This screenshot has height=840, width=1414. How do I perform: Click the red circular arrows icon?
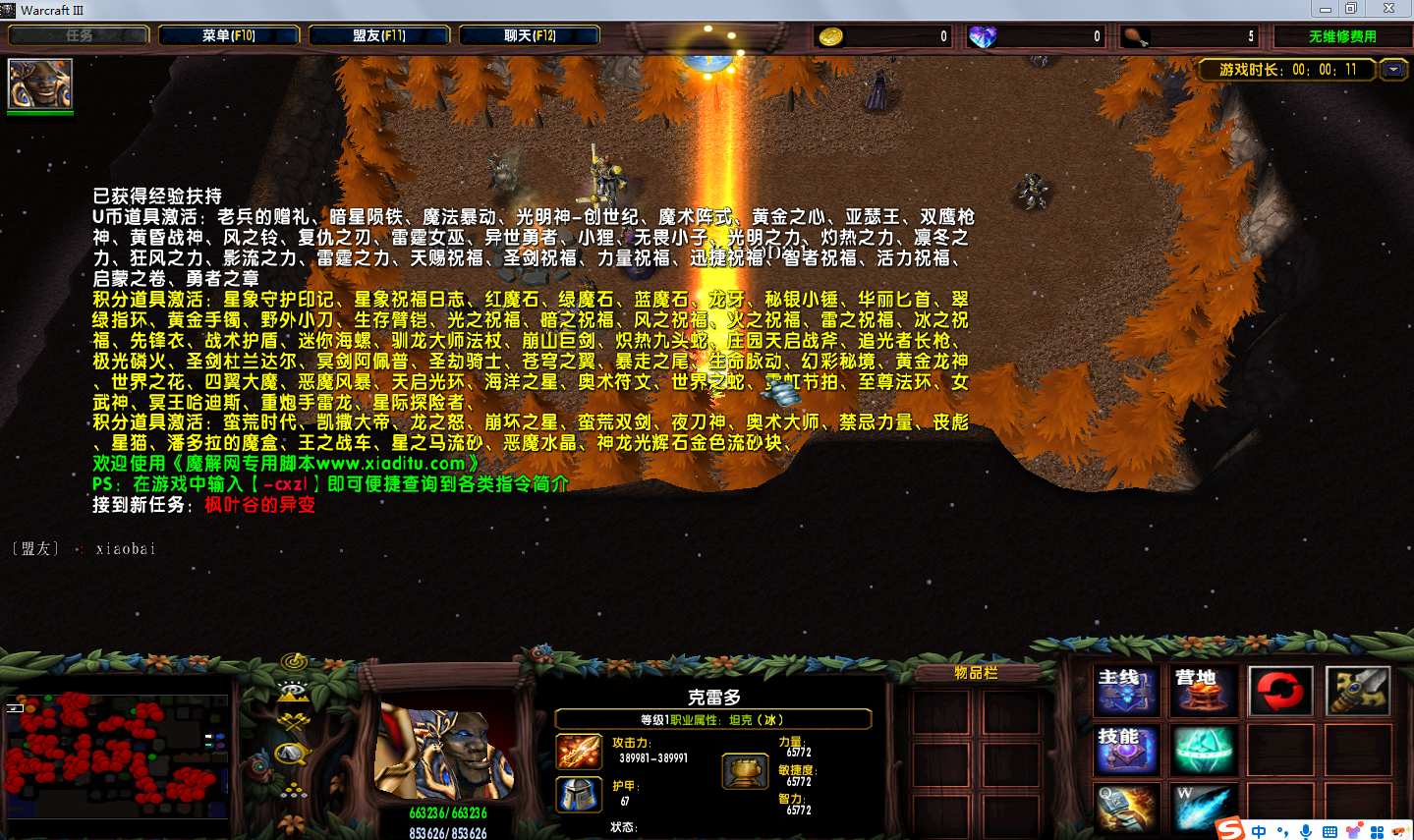(x=1279, y=691)
